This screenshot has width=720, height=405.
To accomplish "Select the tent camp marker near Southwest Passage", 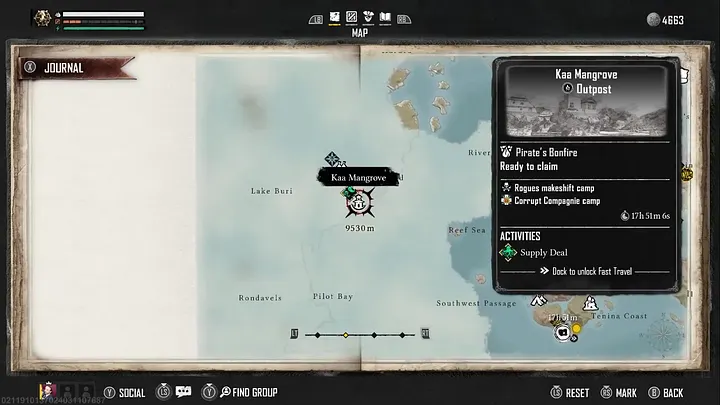I will click(538, 299).
